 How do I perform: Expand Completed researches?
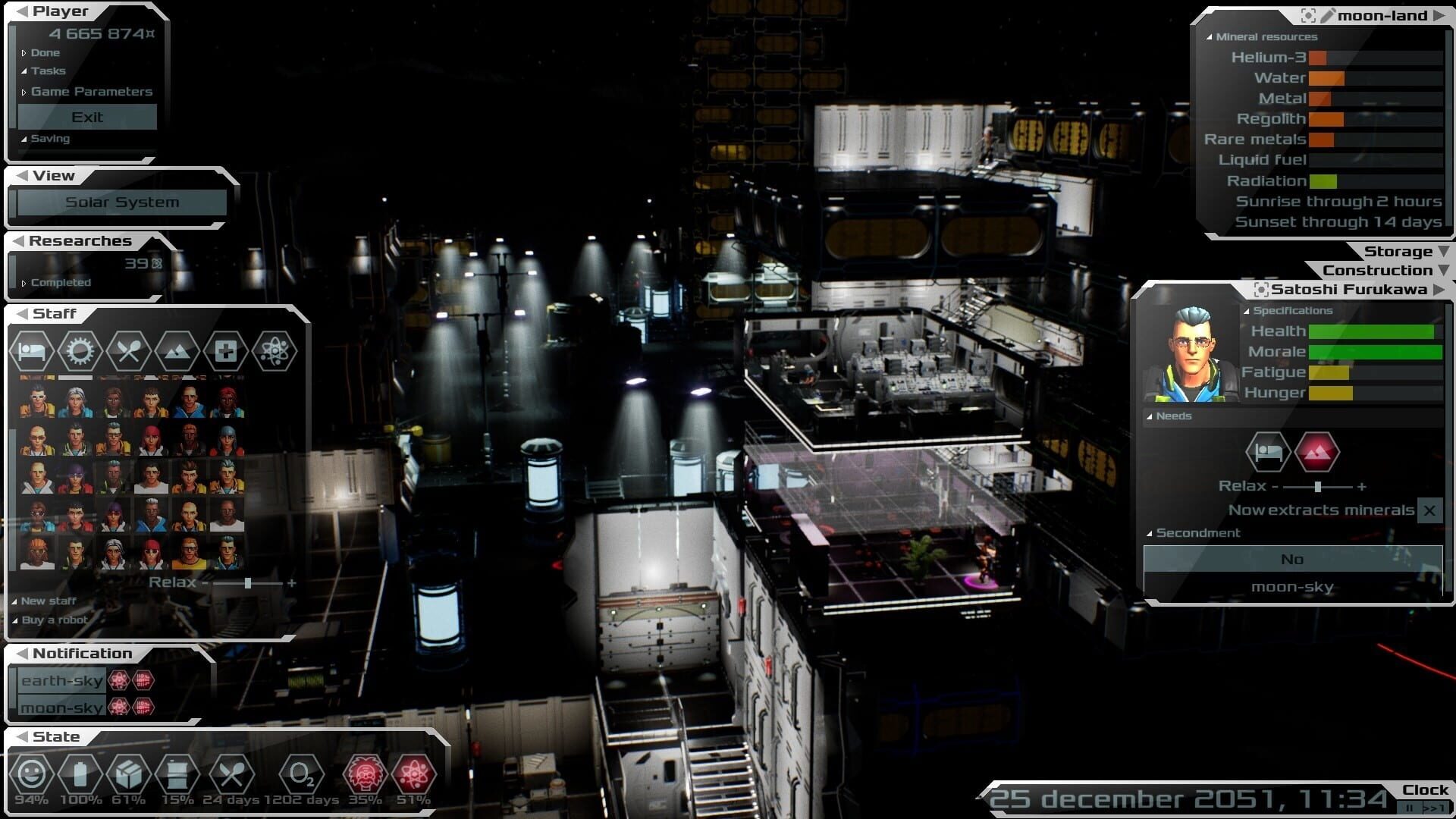coord(60,283)
